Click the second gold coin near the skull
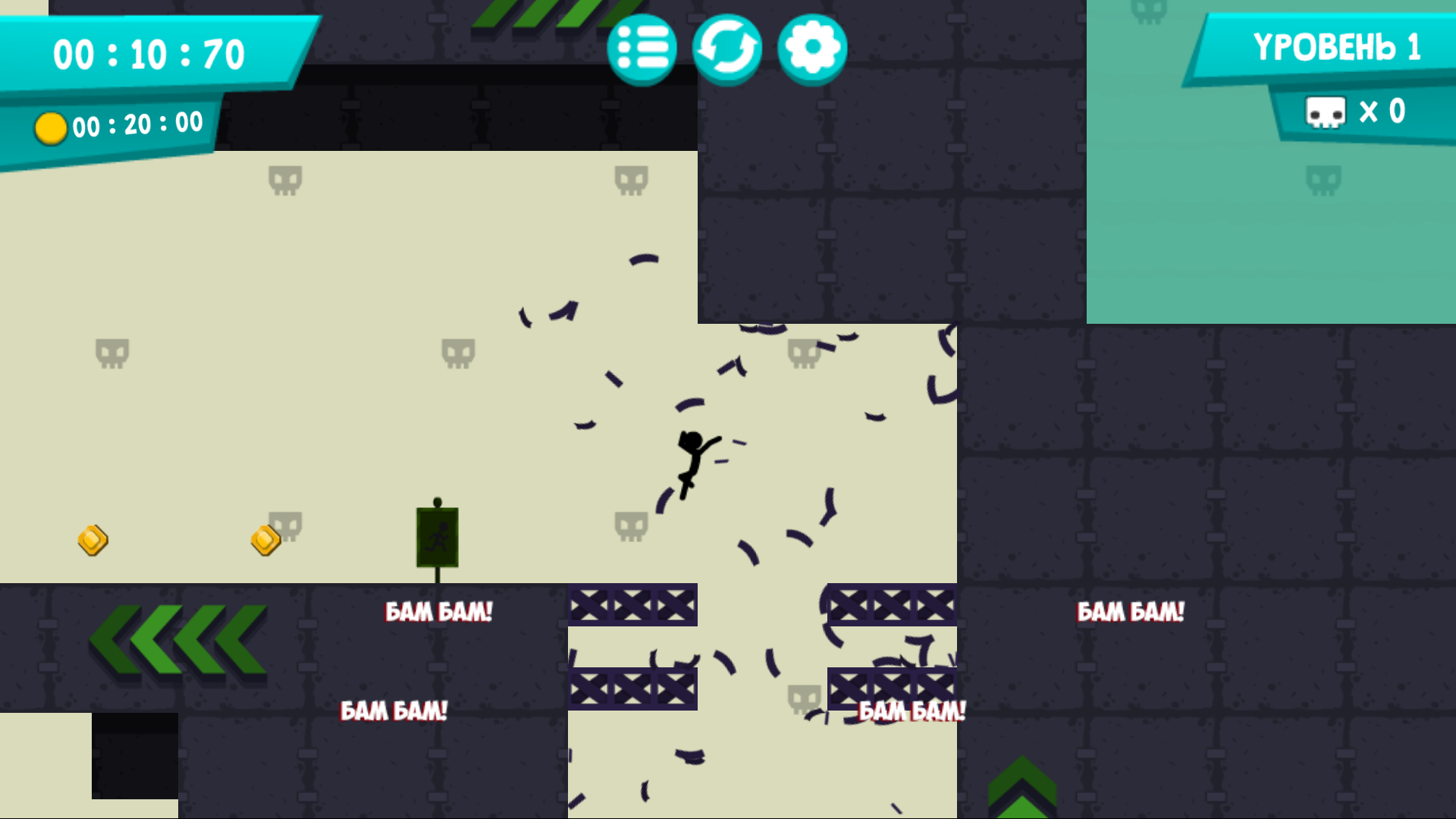Image resolution: width=1456 pixels, height=819 pixels. 264,539
